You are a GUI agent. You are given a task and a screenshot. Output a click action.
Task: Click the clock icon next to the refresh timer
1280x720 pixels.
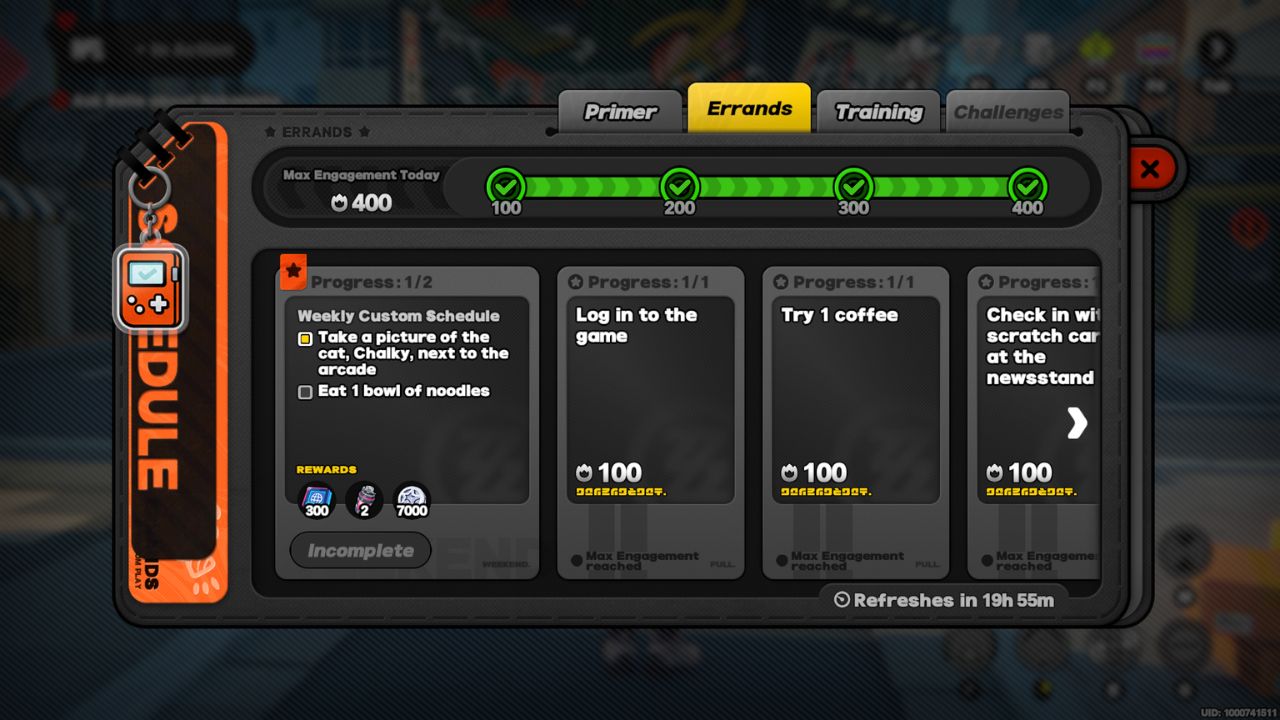tap(841, 600)
